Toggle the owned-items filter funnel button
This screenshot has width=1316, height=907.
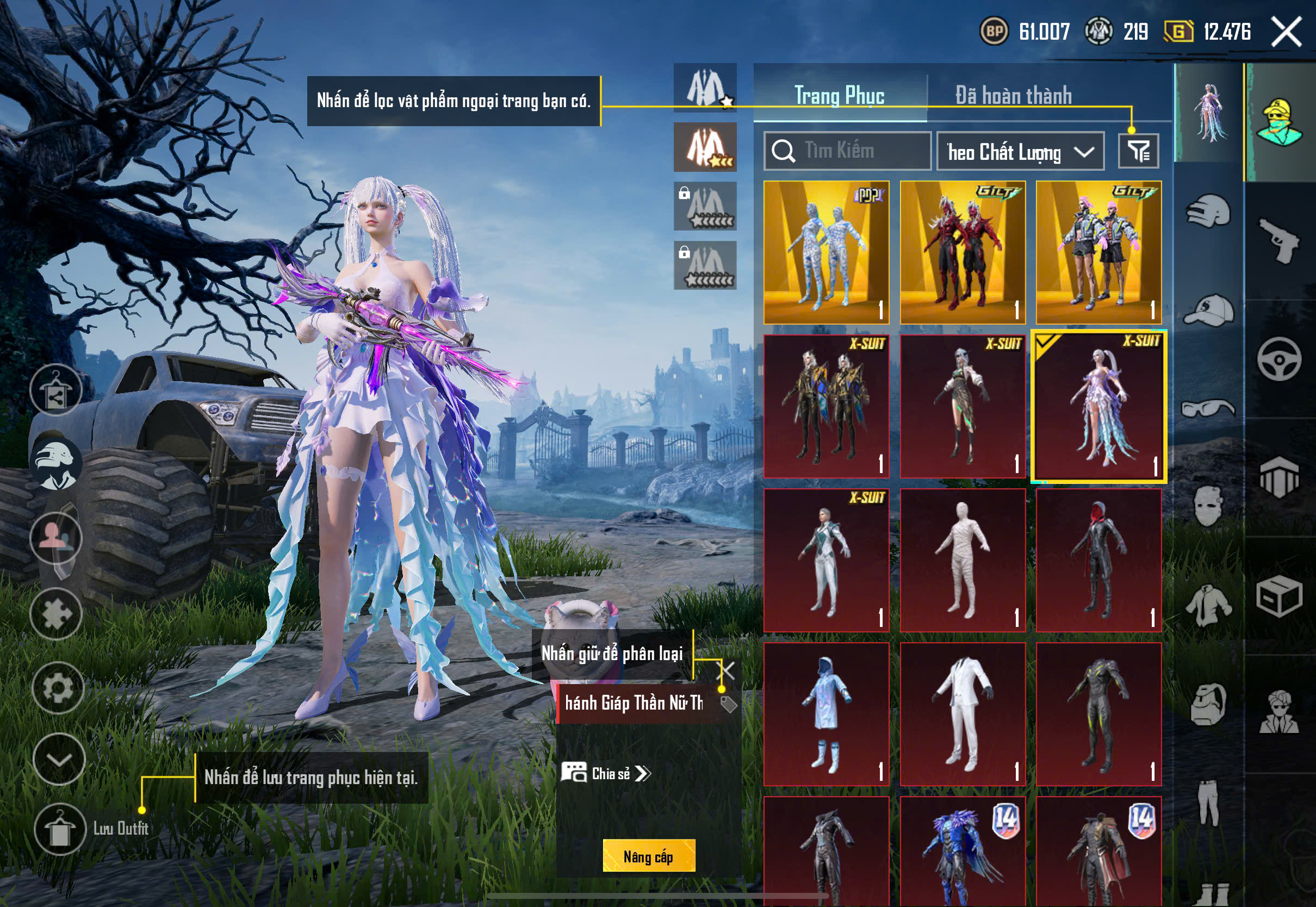[1138, 151]
